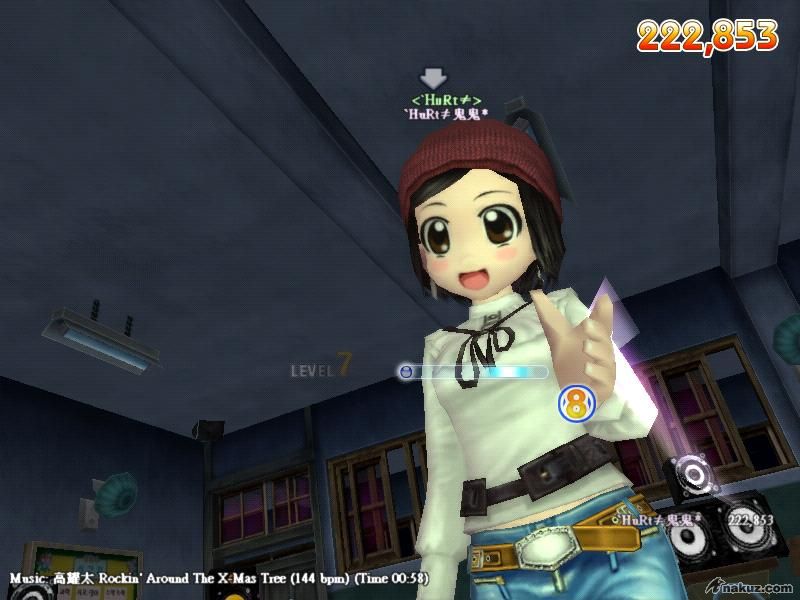800x600 pixels.
Task: Click the HuRt≠鬼鬼 name tag above the dancer
Action: [x=446, y=114]
